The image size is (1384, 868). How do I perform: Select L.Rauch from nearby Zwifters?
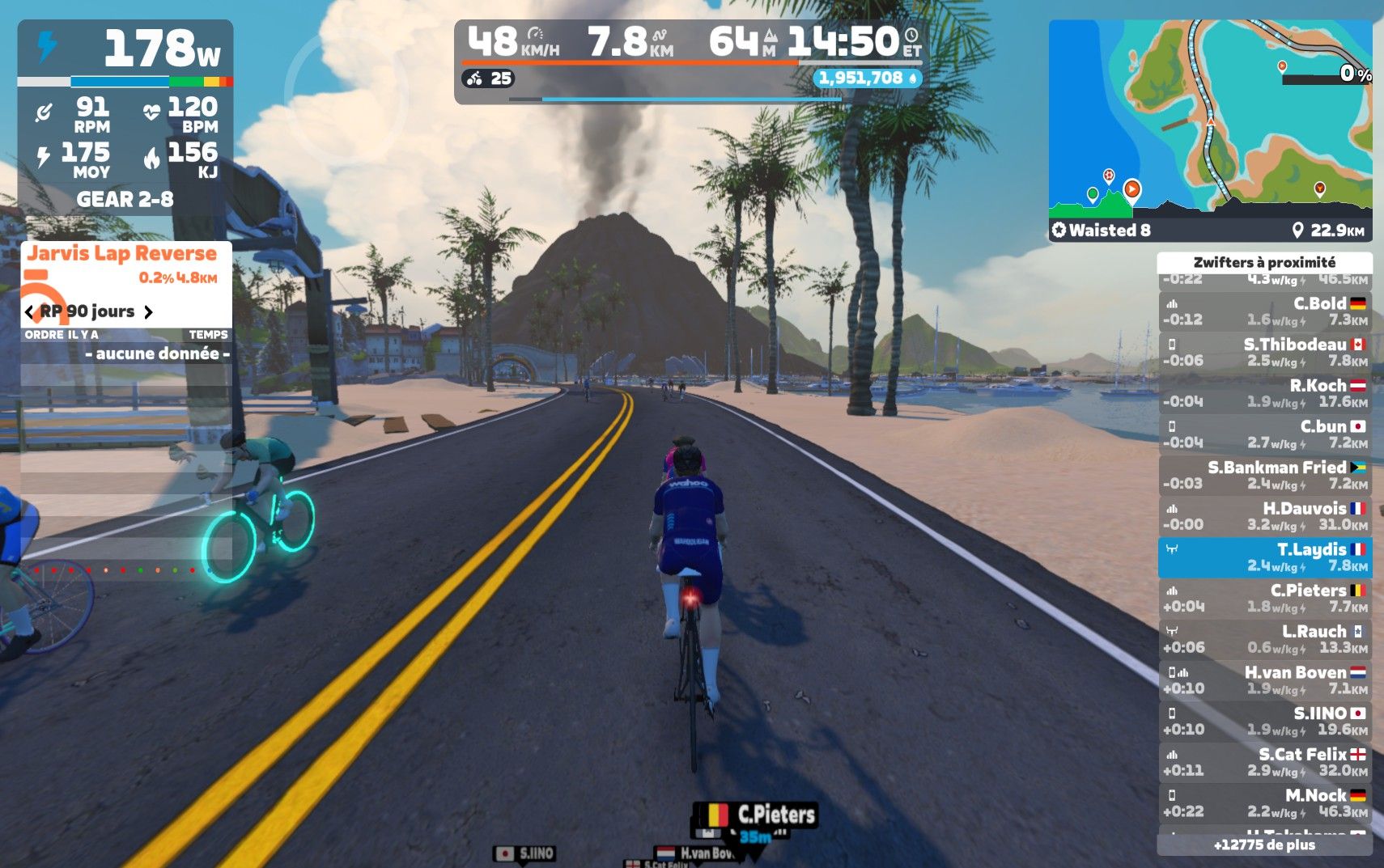click(x=1264, y=639)
